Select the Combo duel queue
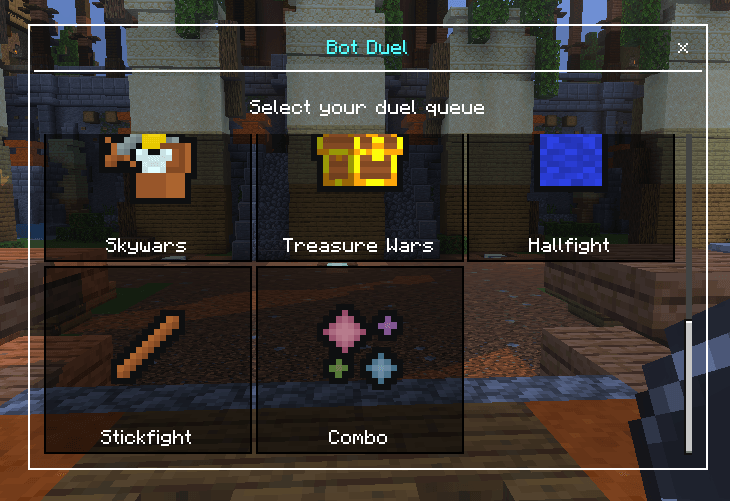 pyautogui.click(x=359, y=359)
